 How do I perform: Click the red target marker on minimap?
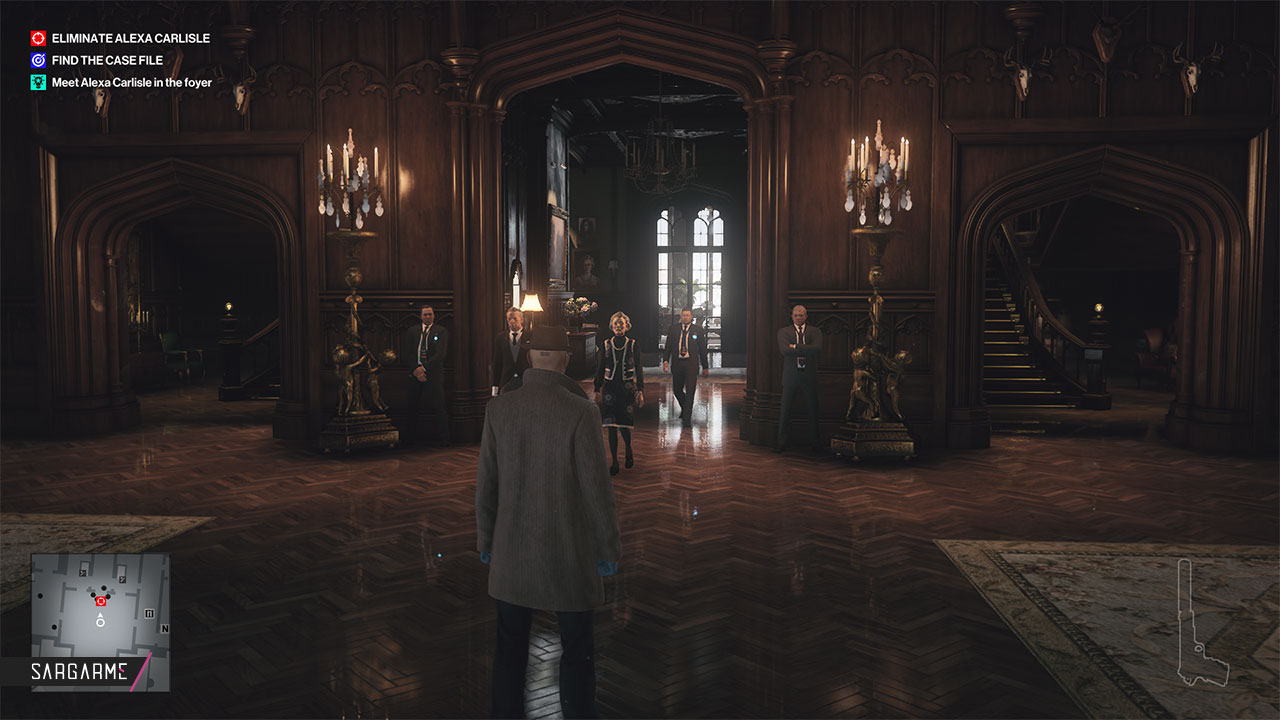100,601
